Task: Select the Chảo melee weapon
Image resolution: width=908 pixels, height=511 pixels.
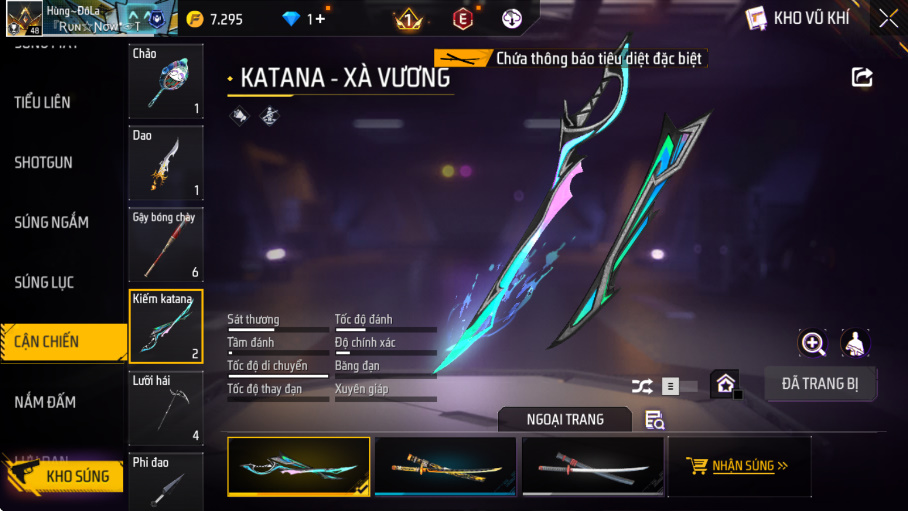Action: [166, 82]
